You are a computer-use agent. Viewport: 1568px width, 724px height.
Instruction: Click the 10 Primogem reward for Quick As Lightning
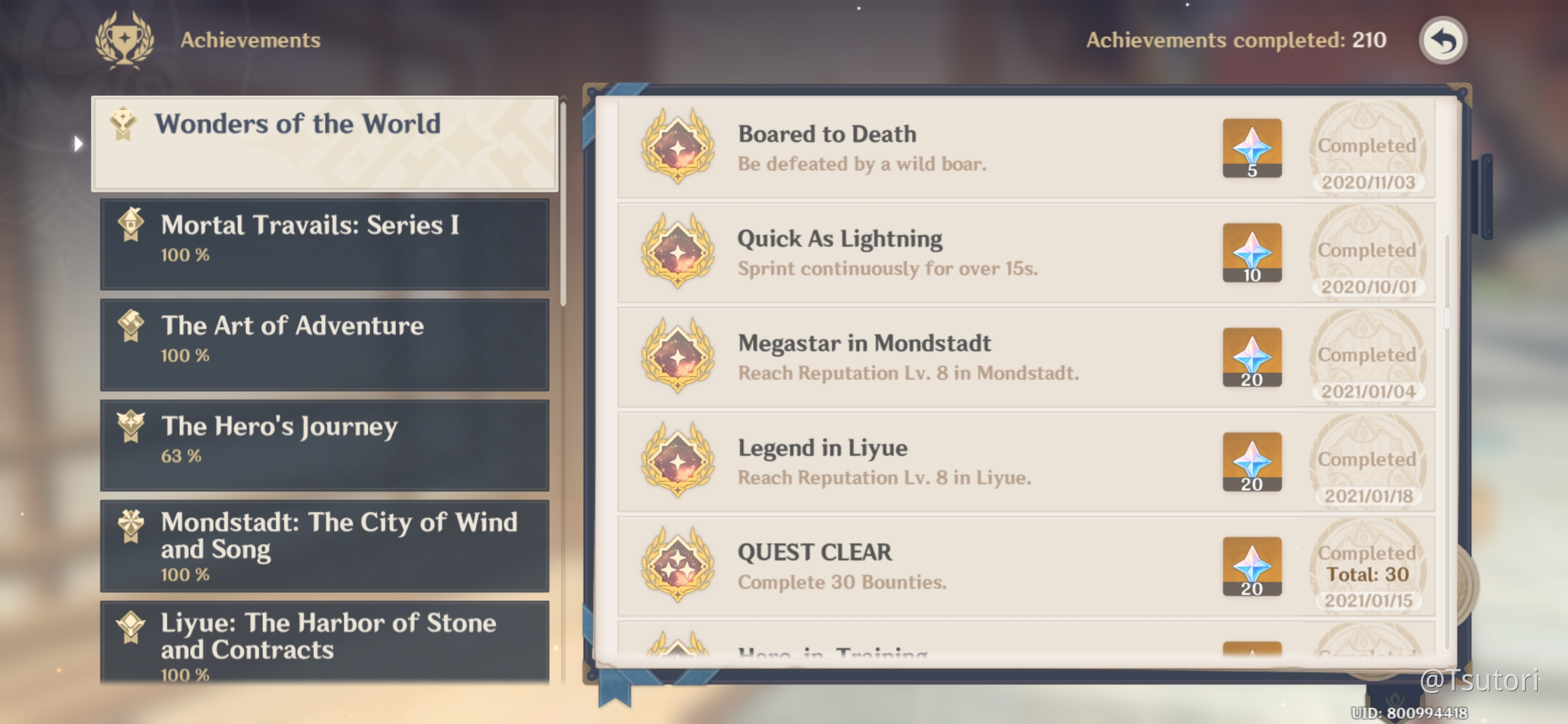click(1252, 253)
